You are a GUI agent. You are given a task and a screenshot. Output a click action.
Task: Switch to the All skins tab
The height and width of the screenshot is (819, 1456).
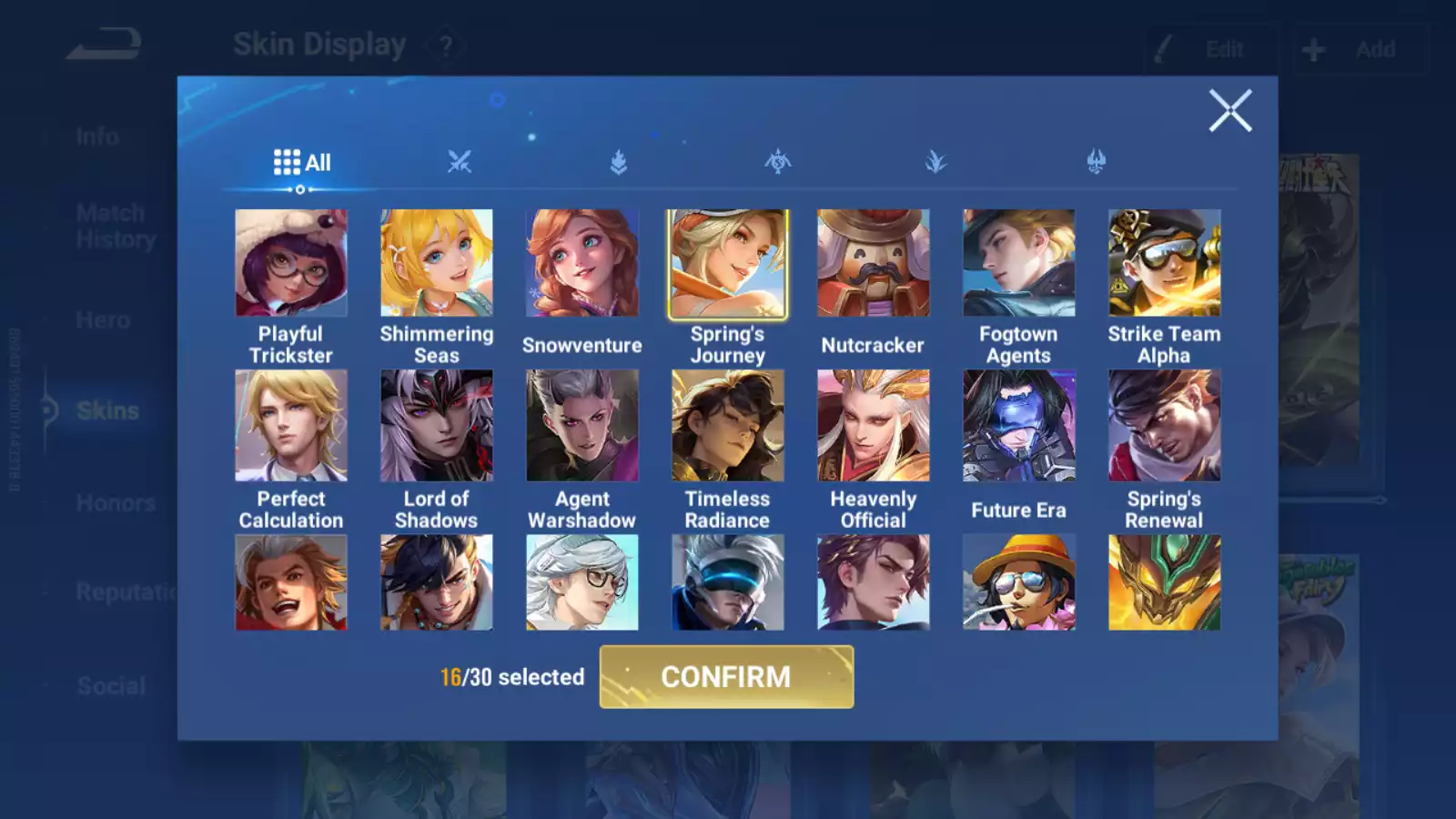302,163
